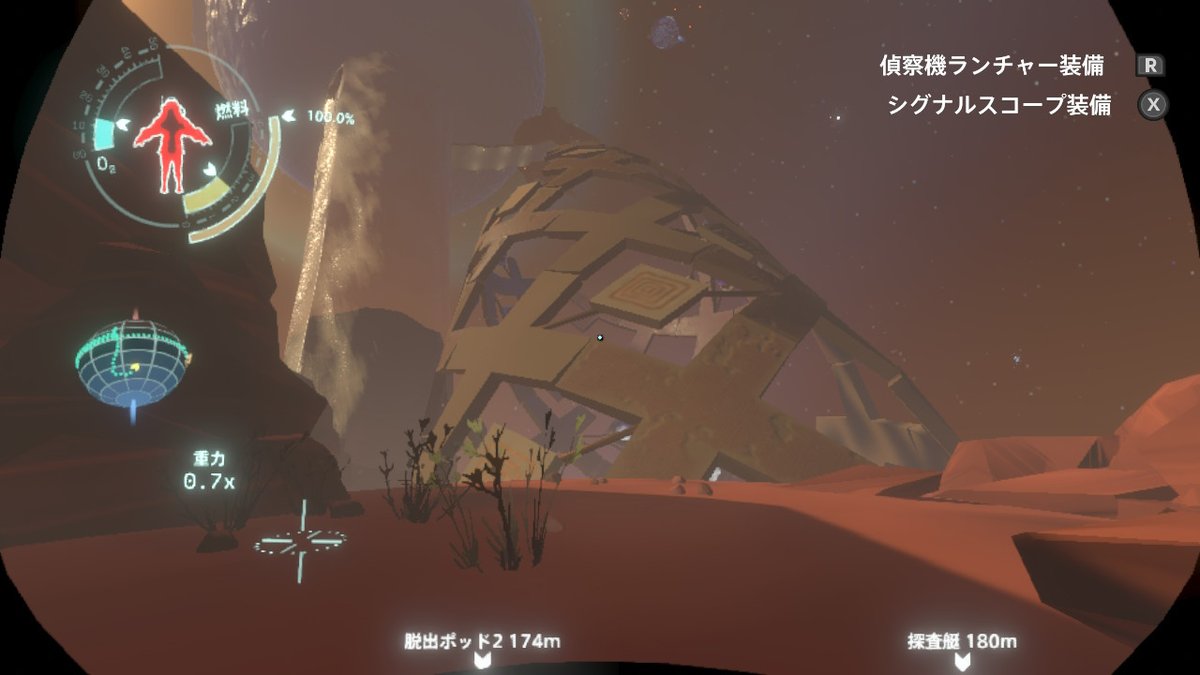Select the 脱出ポッド2 waypoint marker
This screenshot has height=675, width=1200.
481,661
